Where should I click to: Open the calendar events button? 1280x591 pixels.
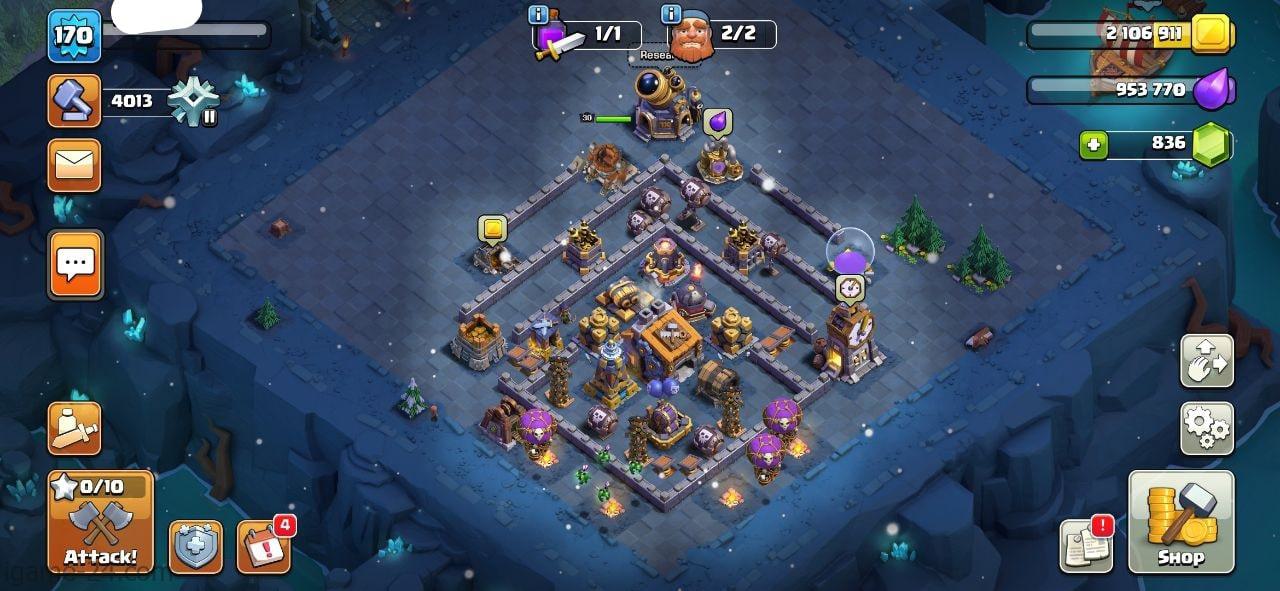(263, 547)
